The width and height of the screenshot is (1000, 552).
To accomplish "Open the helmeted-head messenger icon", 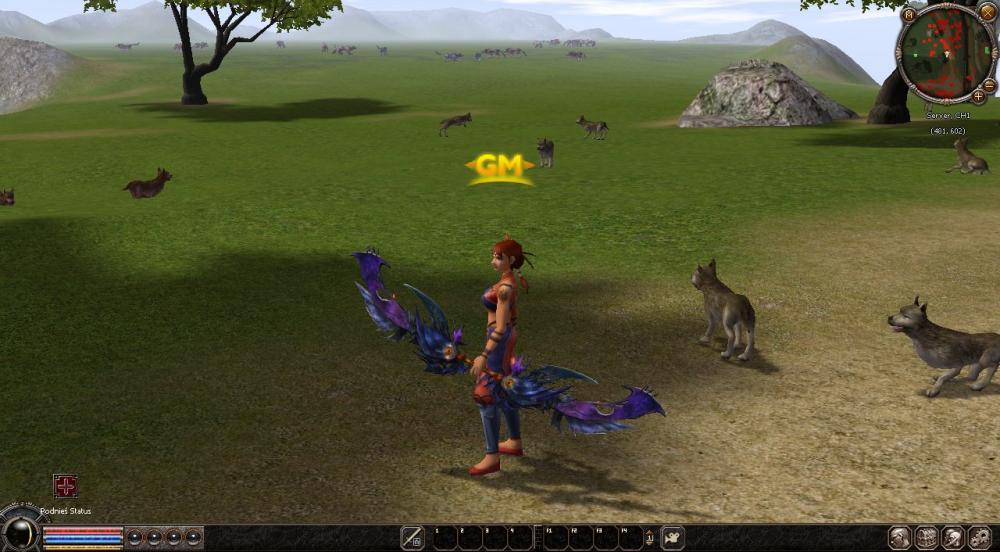I will pos(952,538).
